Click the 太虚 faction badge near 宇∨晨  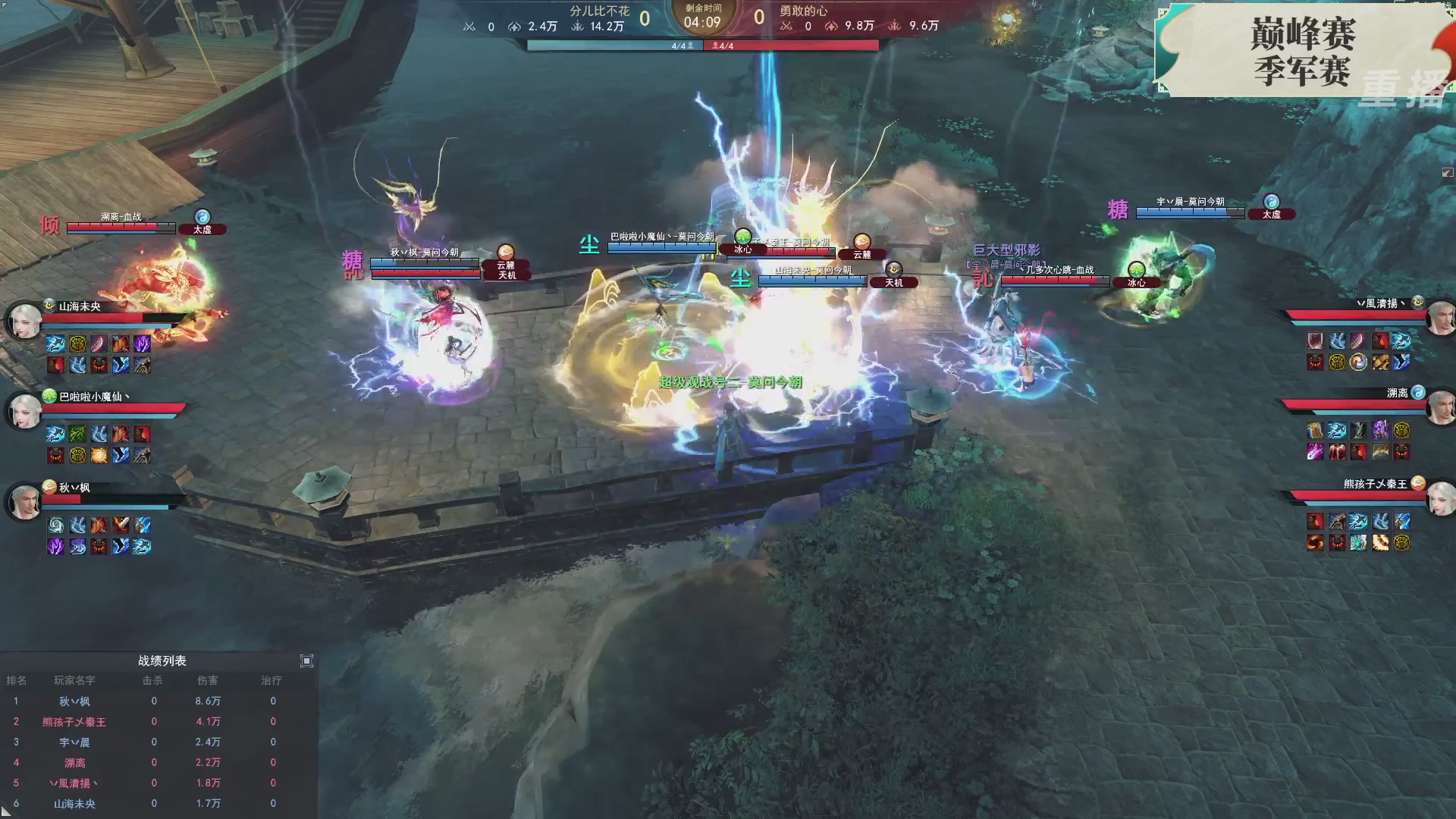[x=1272, y=215]
